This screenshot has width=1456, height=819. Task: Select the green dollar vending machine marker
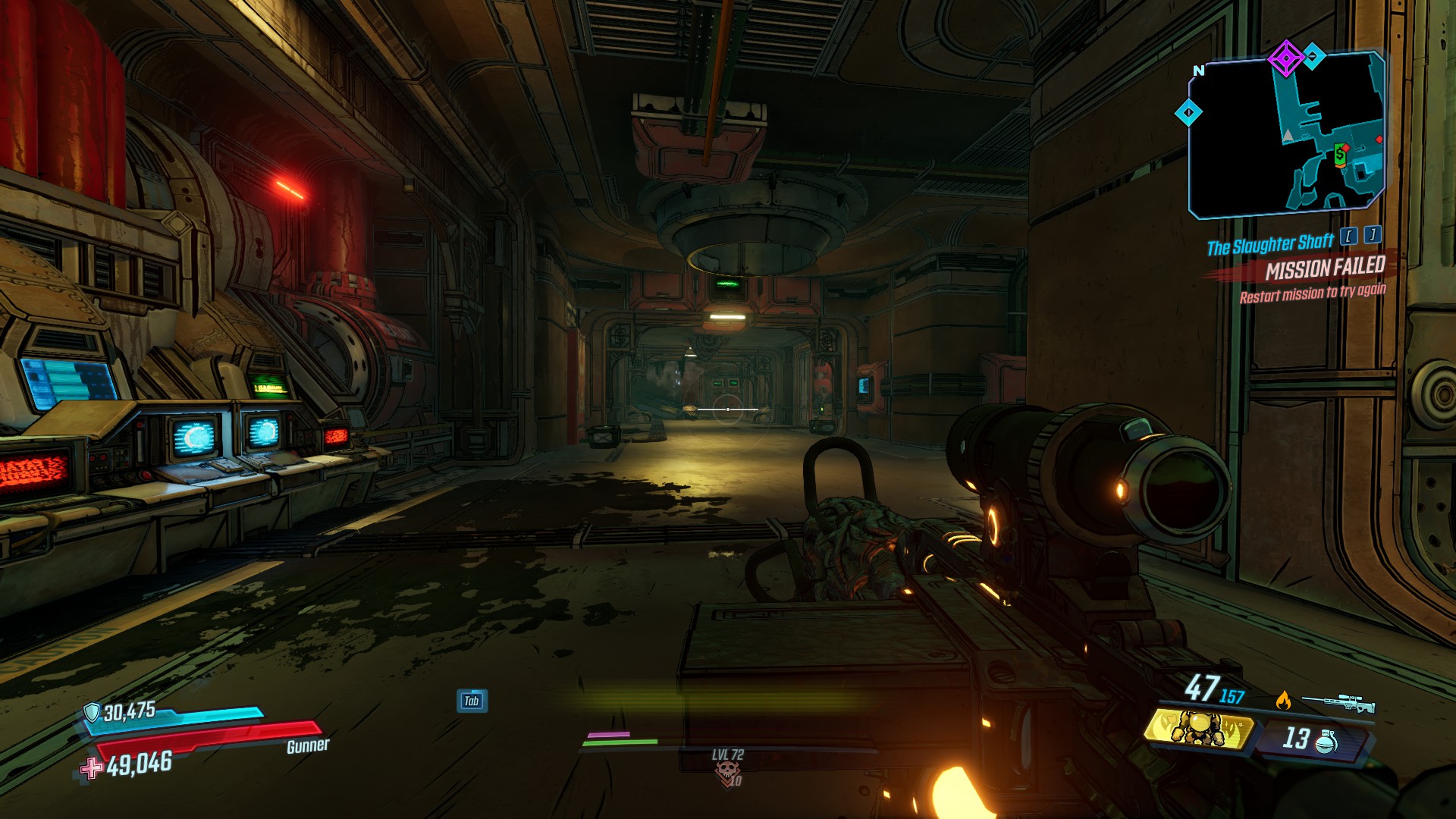coord(1340,155)
